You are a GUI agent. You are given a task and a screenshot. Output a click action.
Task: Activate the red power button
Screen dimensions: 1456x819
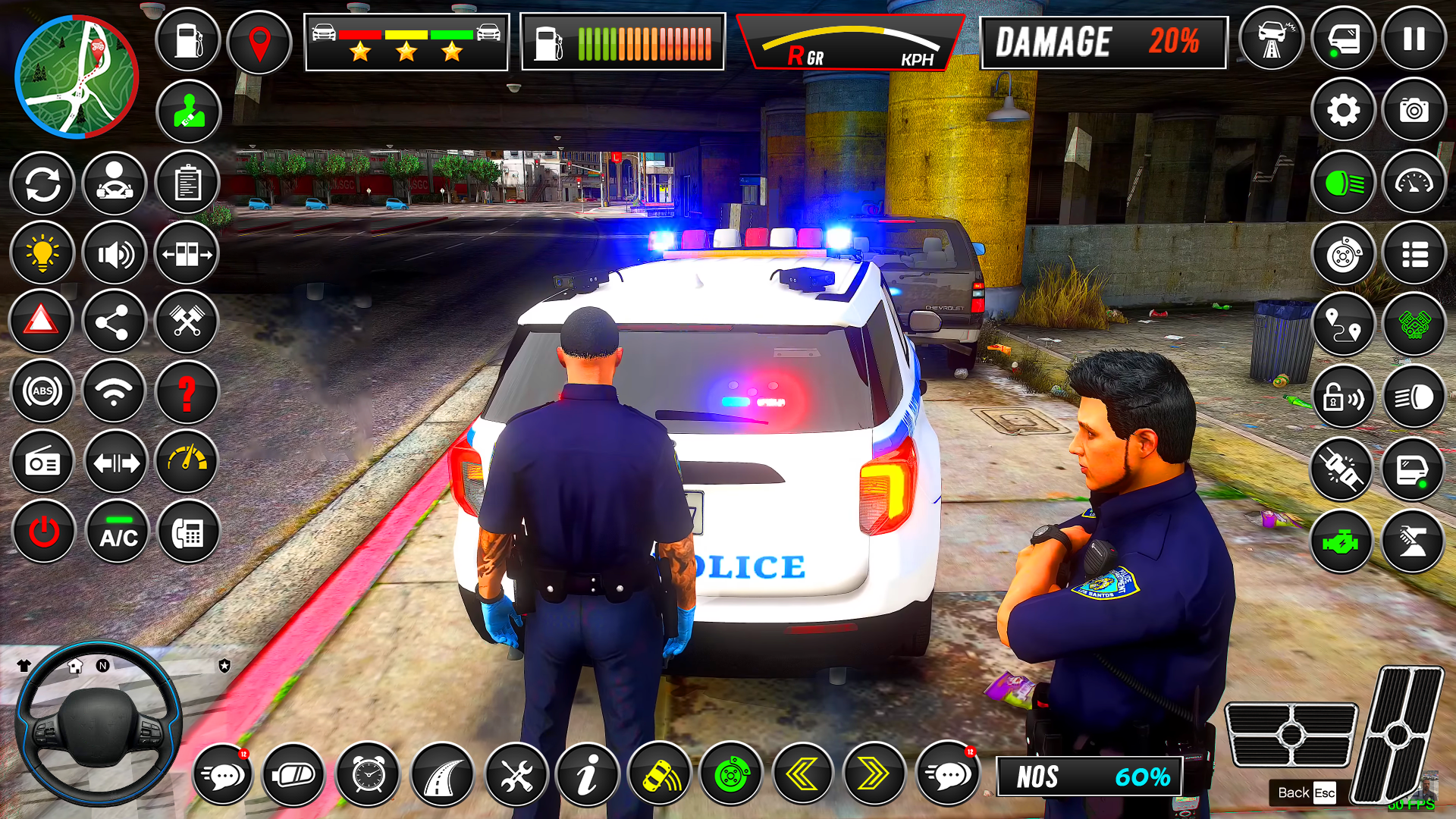[43, 532]
